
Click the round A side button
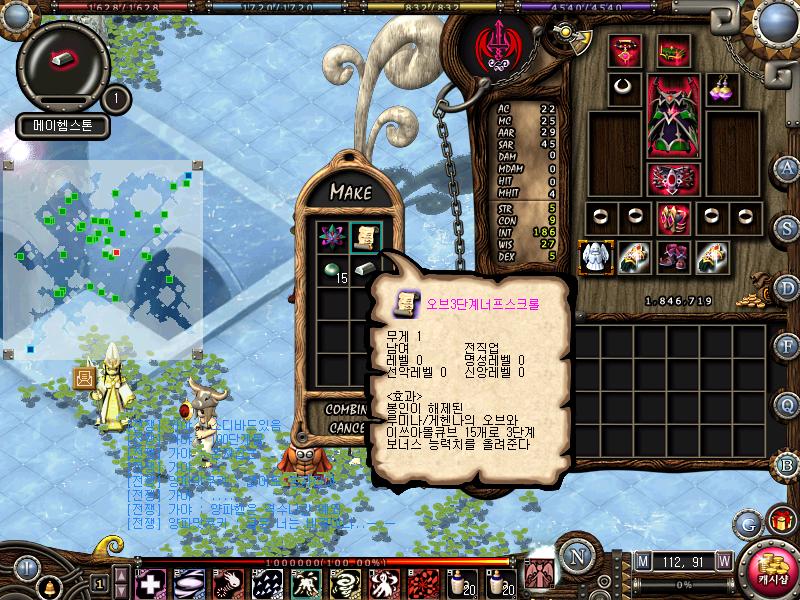pos(788,167)
